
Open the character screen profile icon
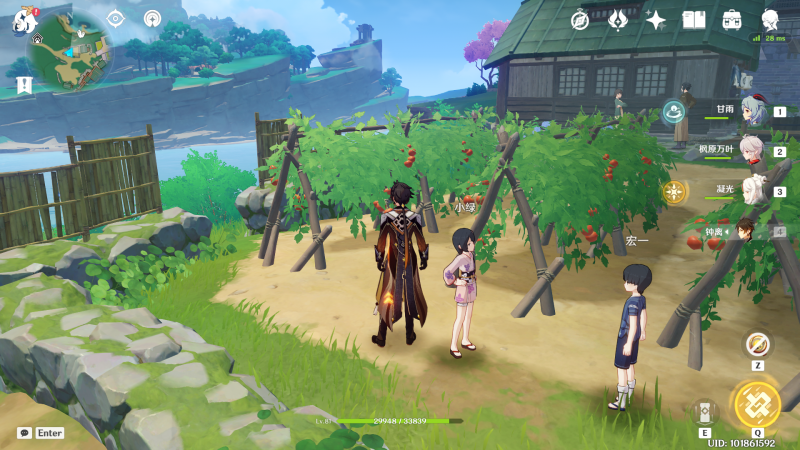coord(770,19)
